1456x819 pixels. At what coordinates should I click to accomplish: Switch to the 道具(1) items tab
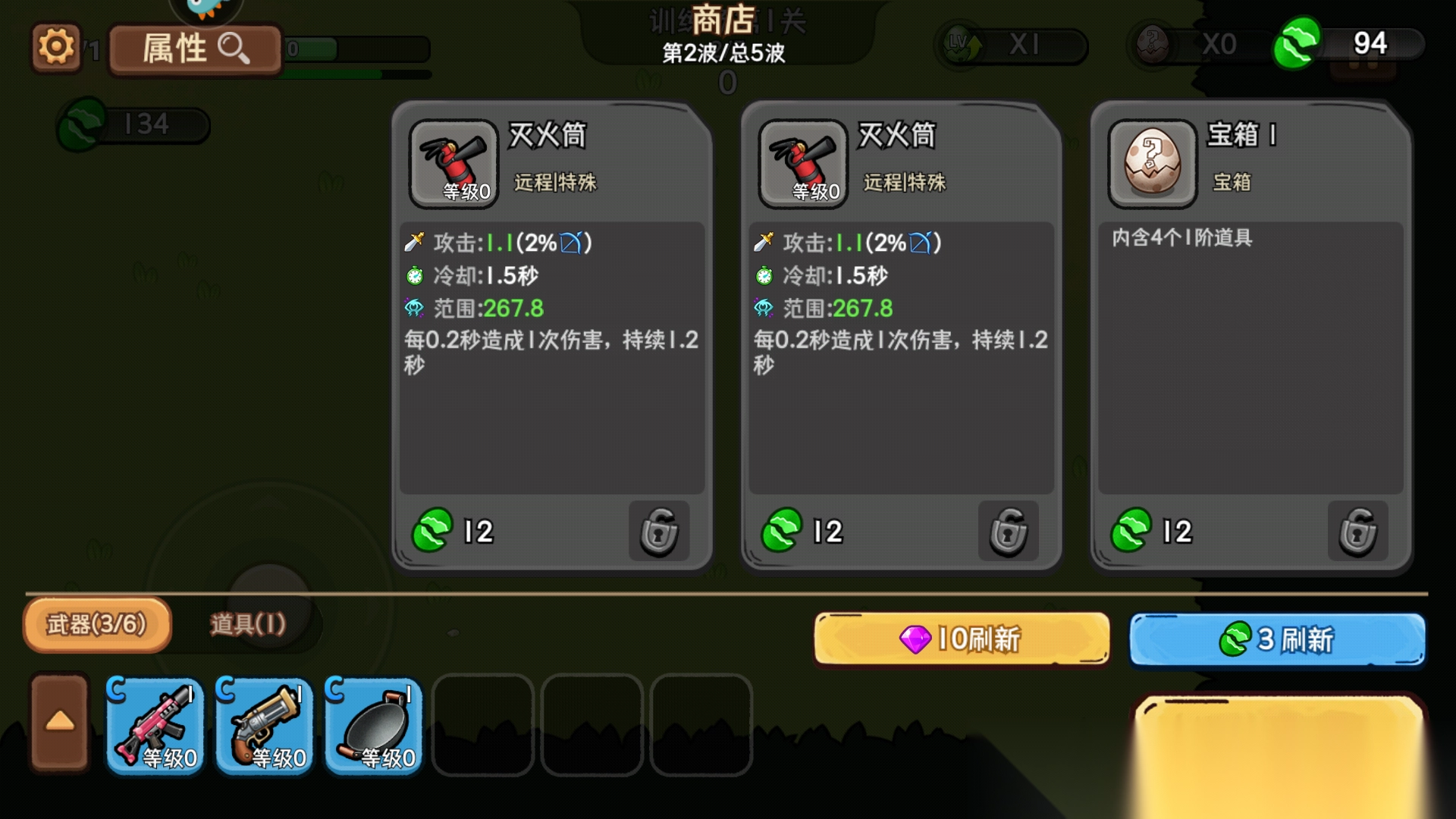click(x=248, y=625)
